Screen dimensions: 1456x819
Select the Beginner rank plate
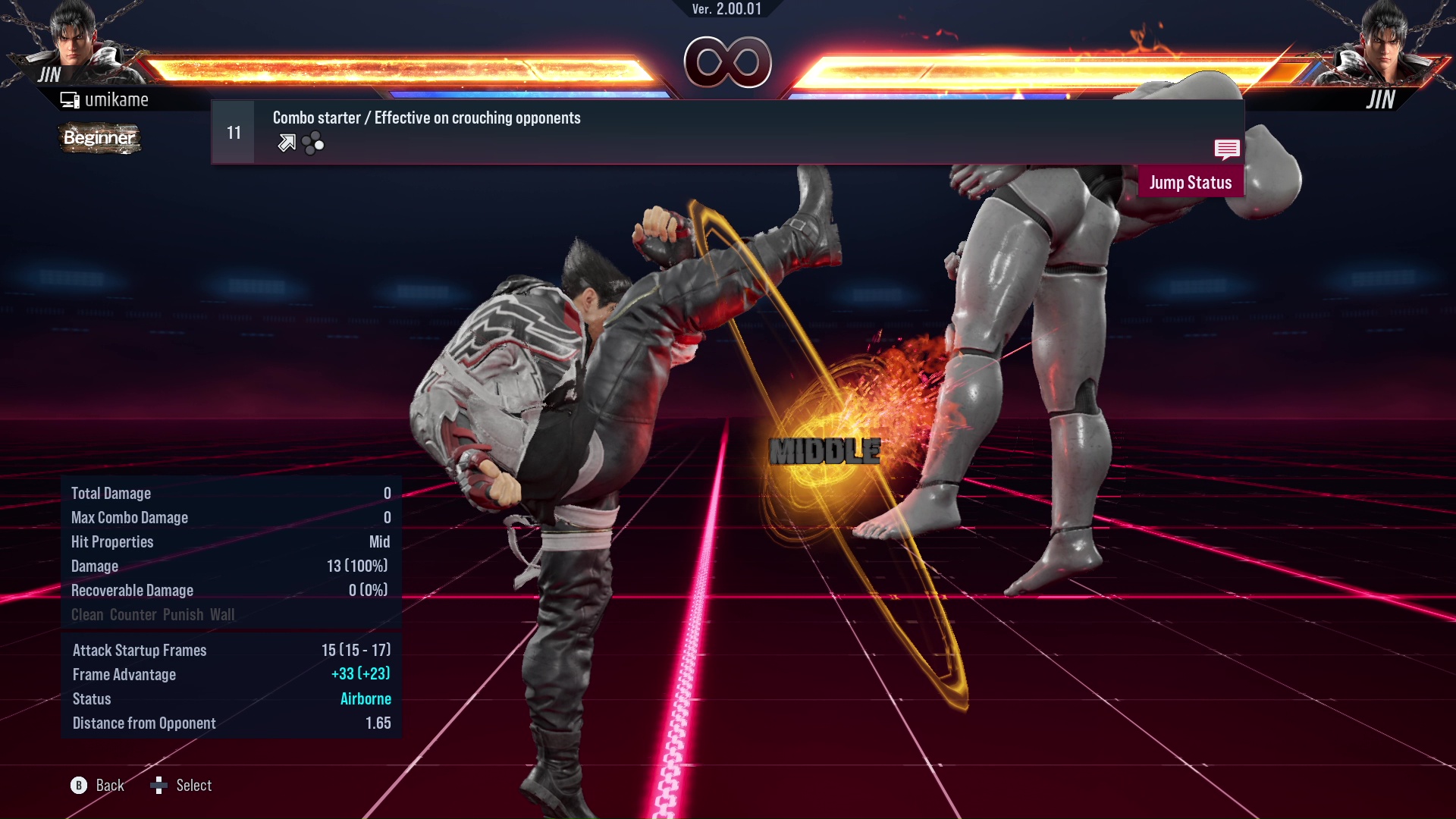coord(99,139)
